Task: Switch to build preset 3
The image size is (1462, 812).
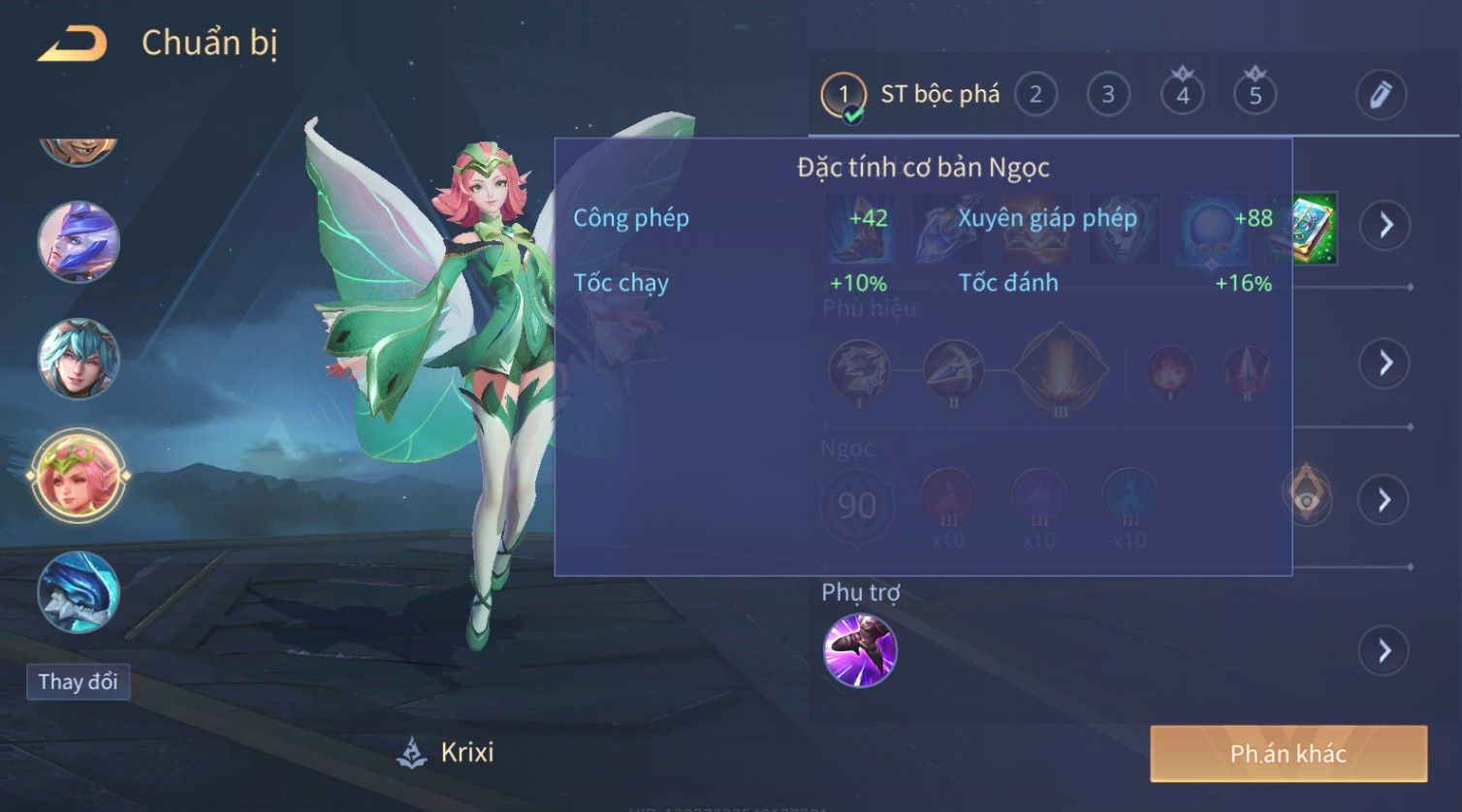Action: click(x=1108, y=95)
